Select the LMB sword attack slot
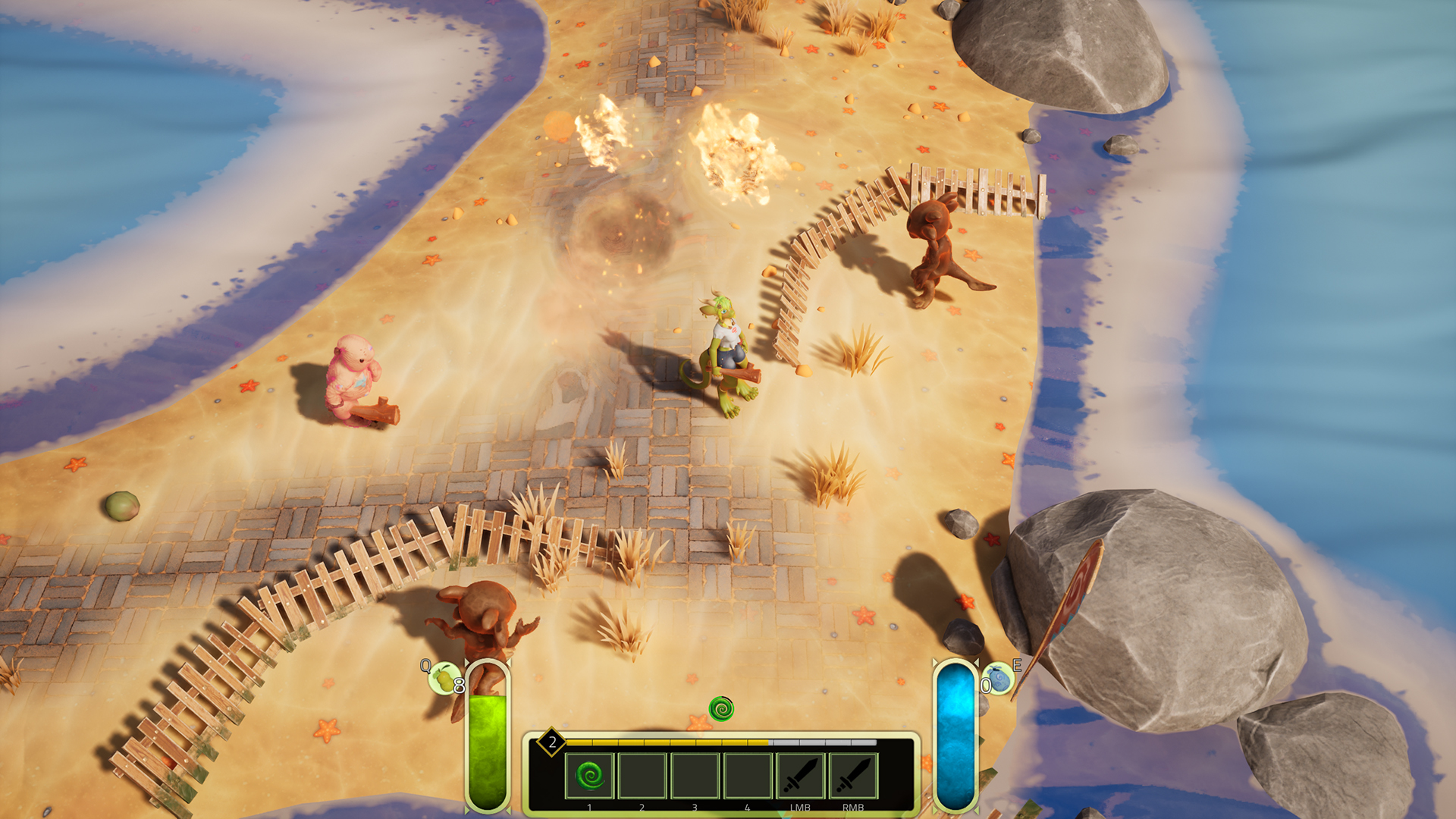Screen dimensions: 1456x819 coord(800,776)
